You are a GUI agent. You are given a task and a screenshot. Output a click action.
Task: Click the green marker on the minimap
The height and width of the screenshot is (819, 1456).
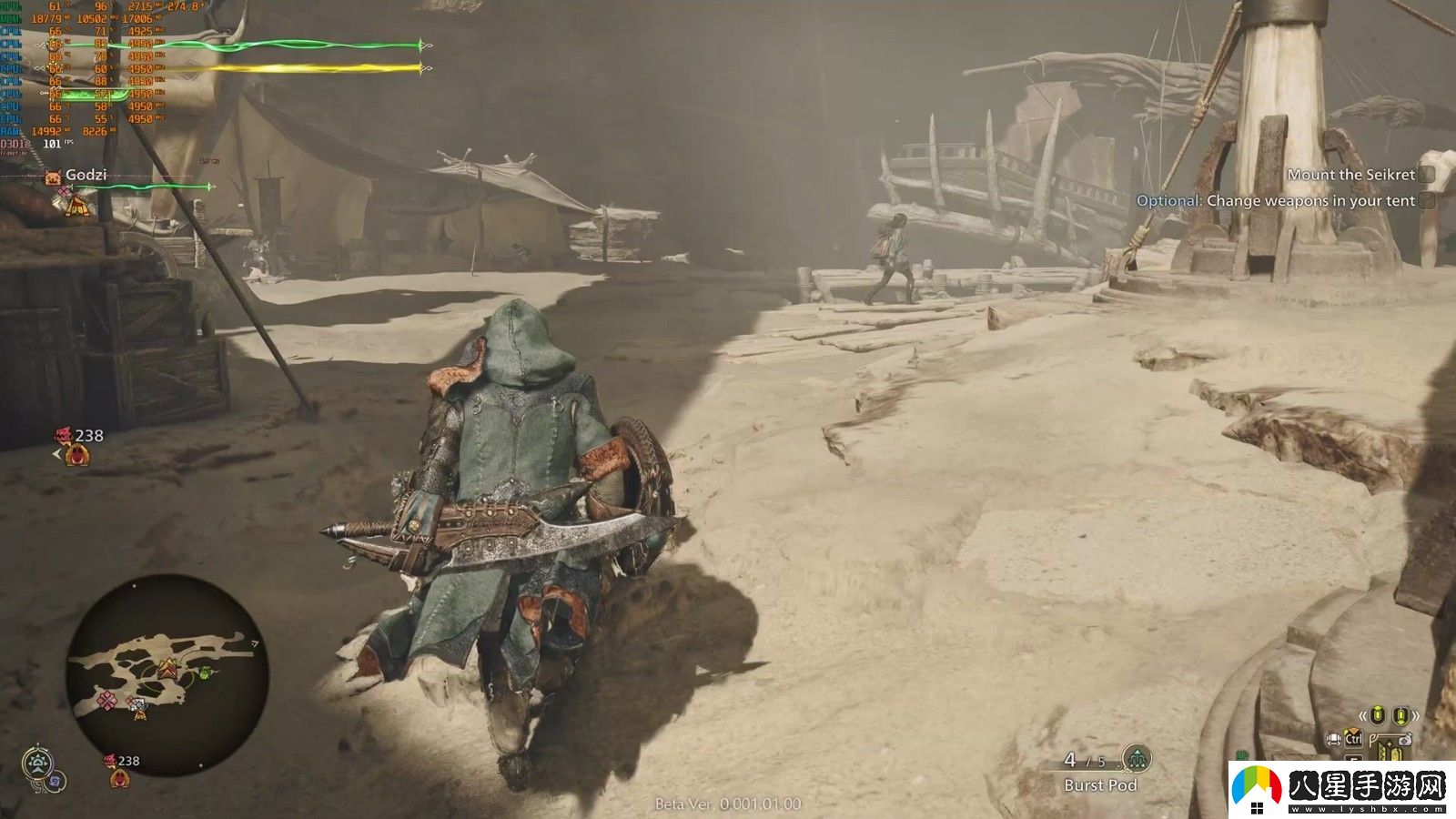[x=206, y=672]
